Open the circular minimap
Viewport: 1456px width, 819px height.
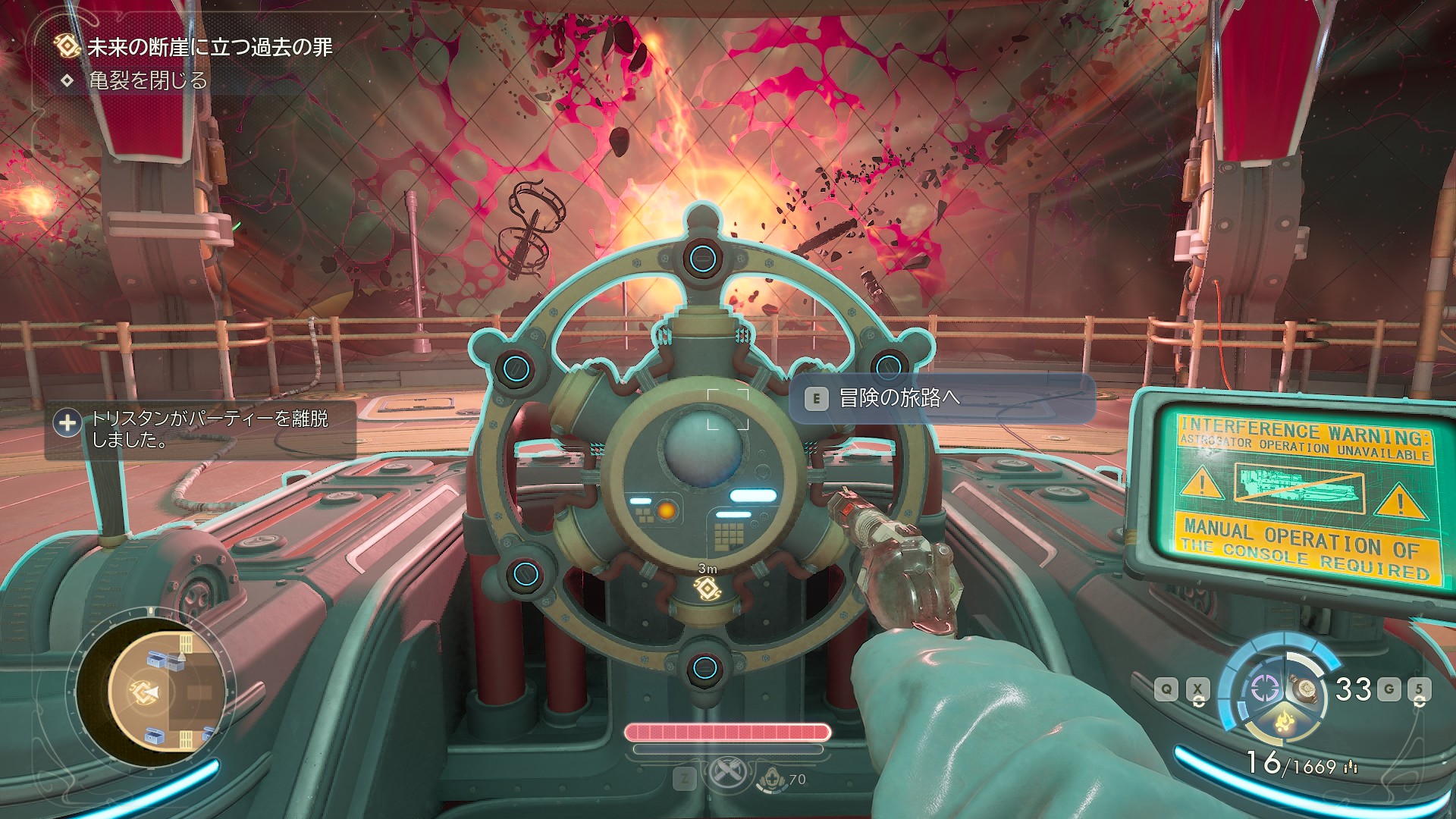(x=154, y=691)
